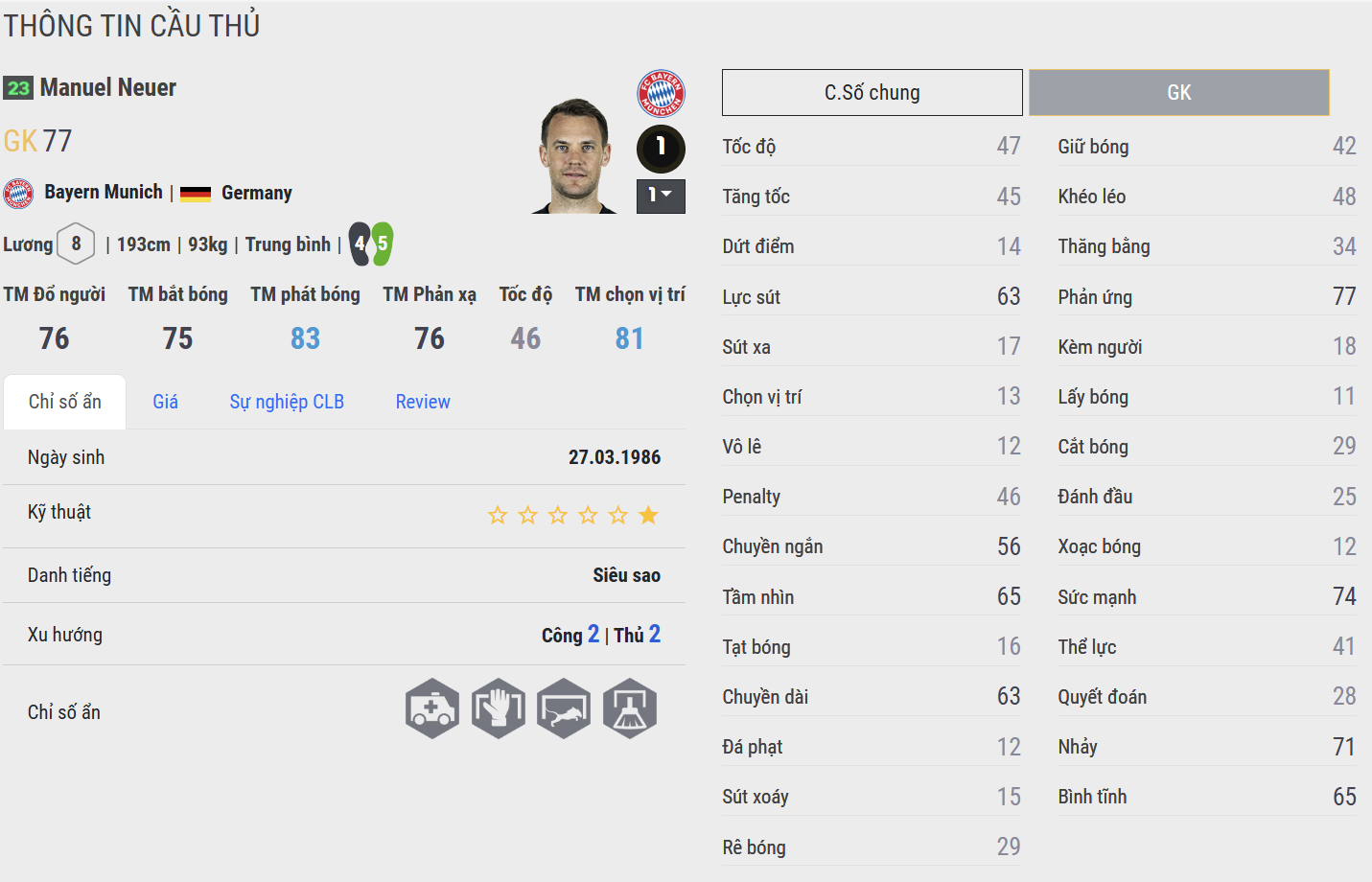
Task: Click Manuel Neuer's portrait photo
Action: (x=575, y=156)
